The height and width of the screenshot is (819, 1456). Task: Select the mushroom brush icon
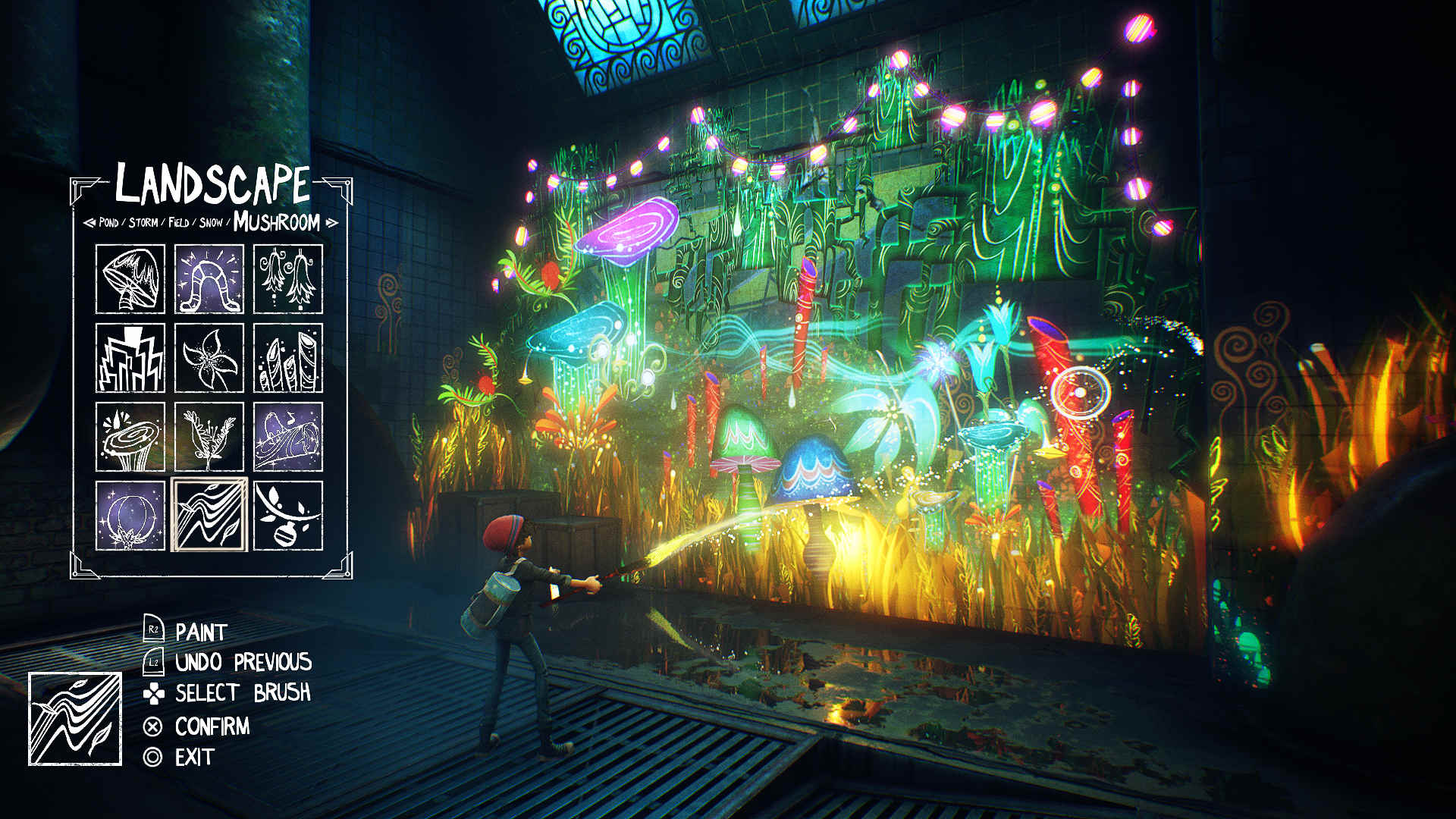[x=130, y=277]
